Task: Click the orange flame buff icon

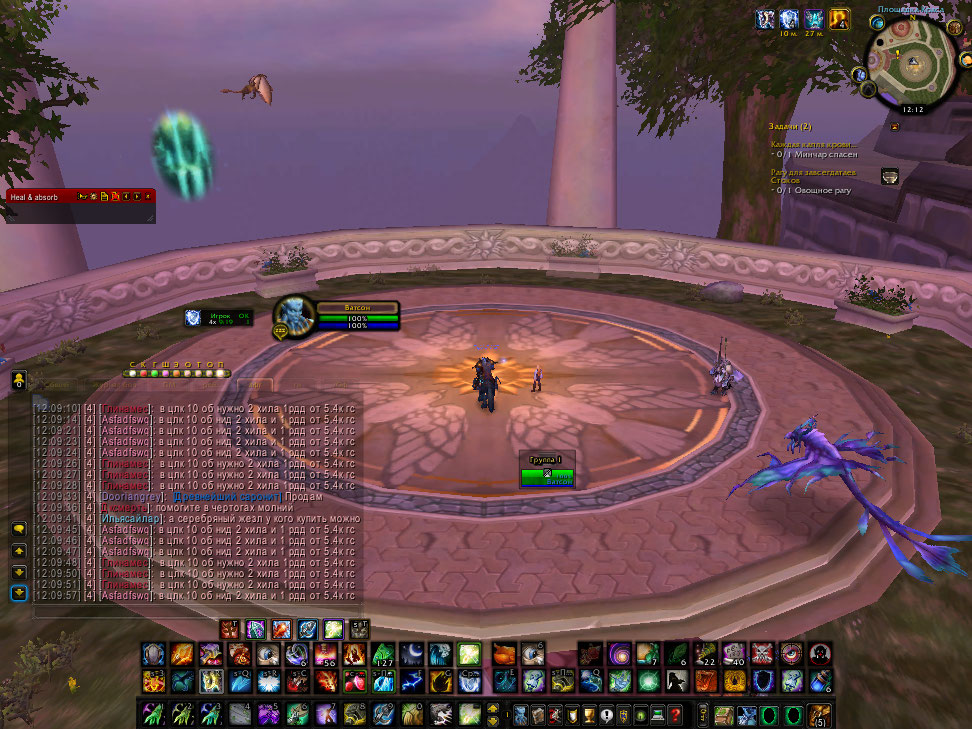Action: 839,19
